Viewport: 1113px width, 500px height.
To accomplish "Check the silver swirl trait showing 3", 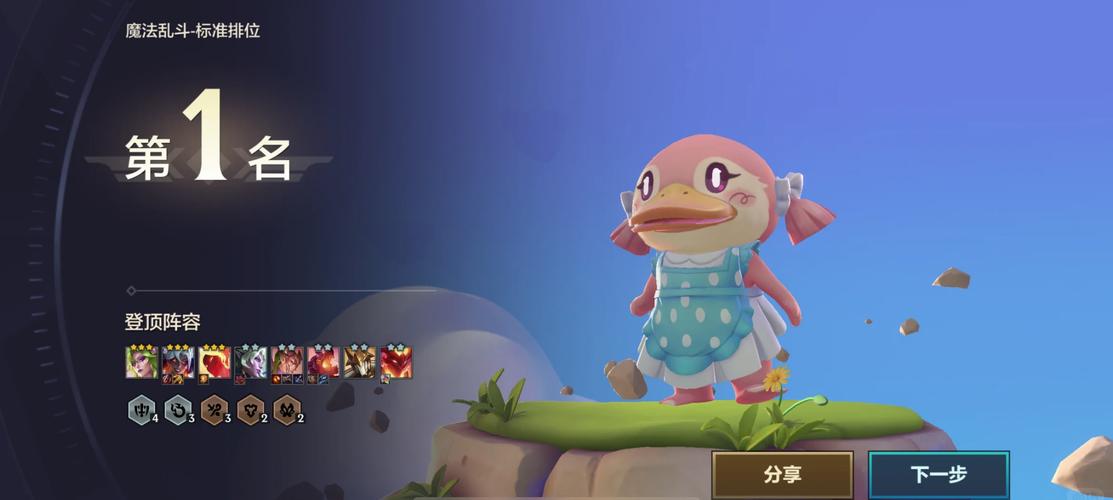I will (x=177, y=409).
